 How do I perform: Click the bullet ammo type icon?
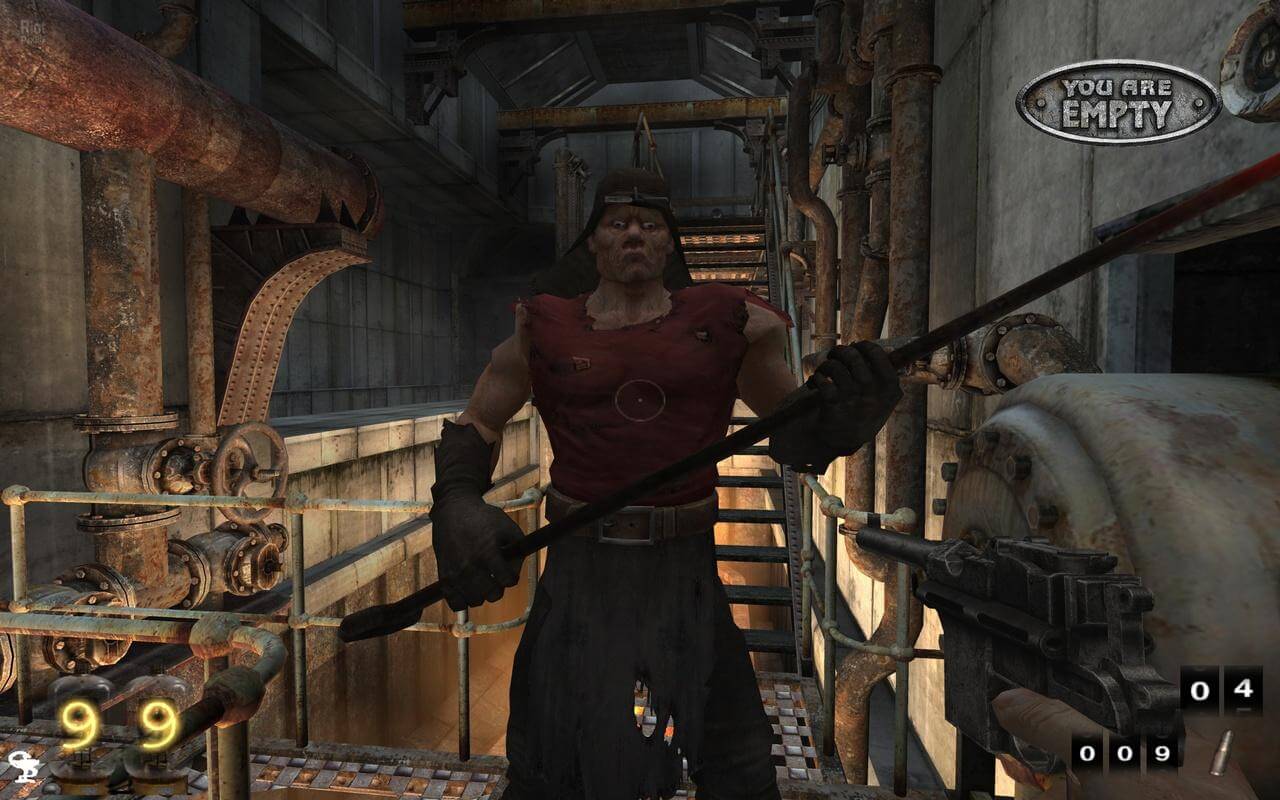click(x=1221, y=752)
